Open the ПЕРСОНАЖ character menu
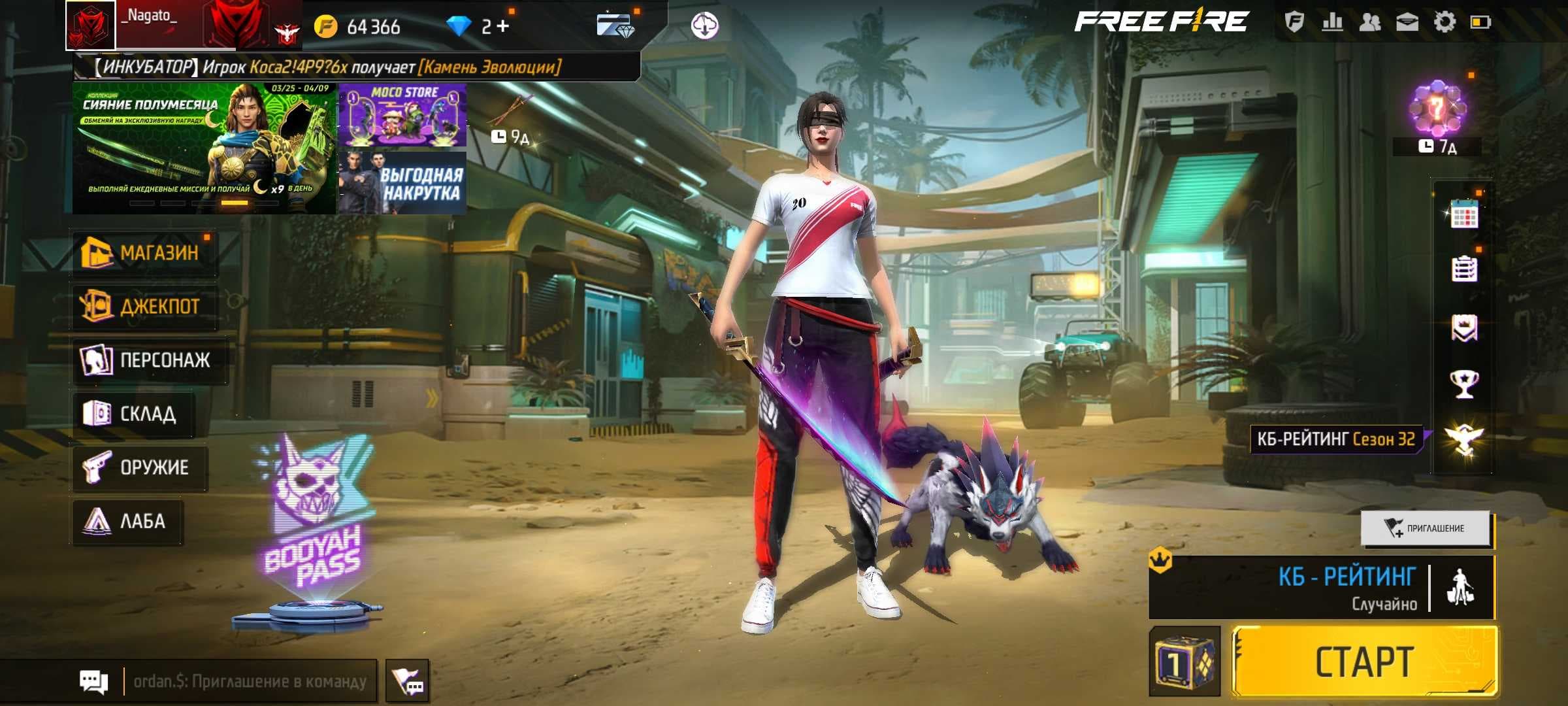The height and width of the screenshot is (706, 1568). point(149,360)
